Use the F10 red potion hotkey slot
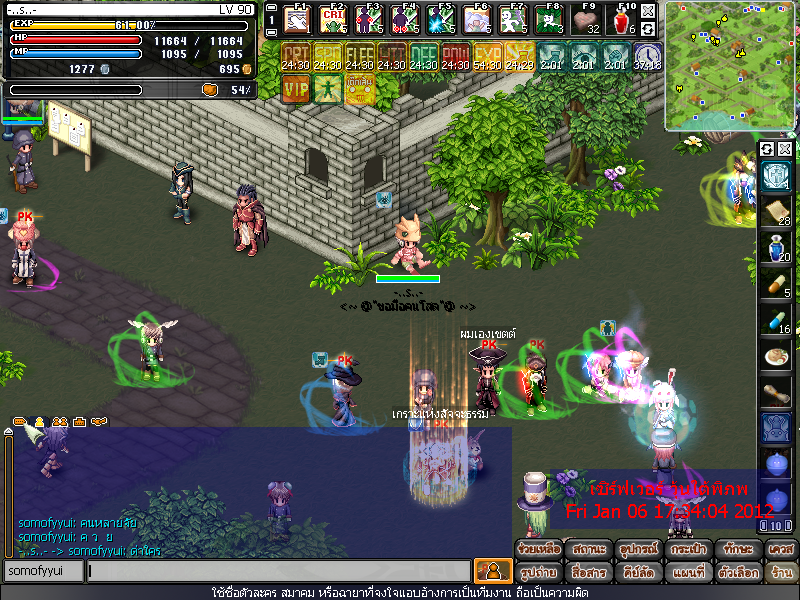800x600 pixels. 622,19
